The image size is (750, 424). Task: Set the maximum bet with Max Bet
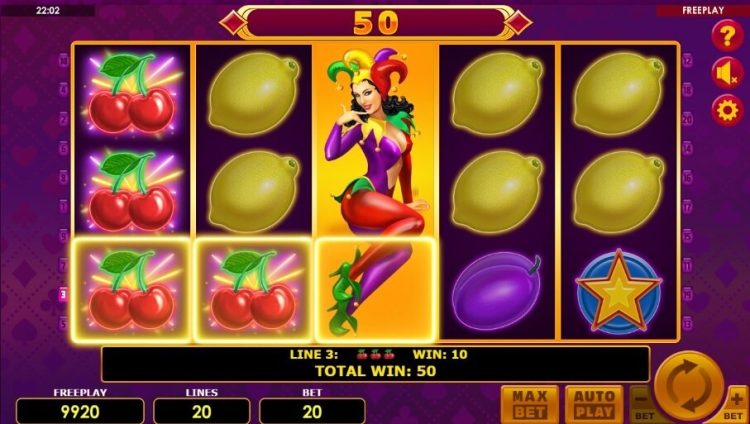coord(529,404)
